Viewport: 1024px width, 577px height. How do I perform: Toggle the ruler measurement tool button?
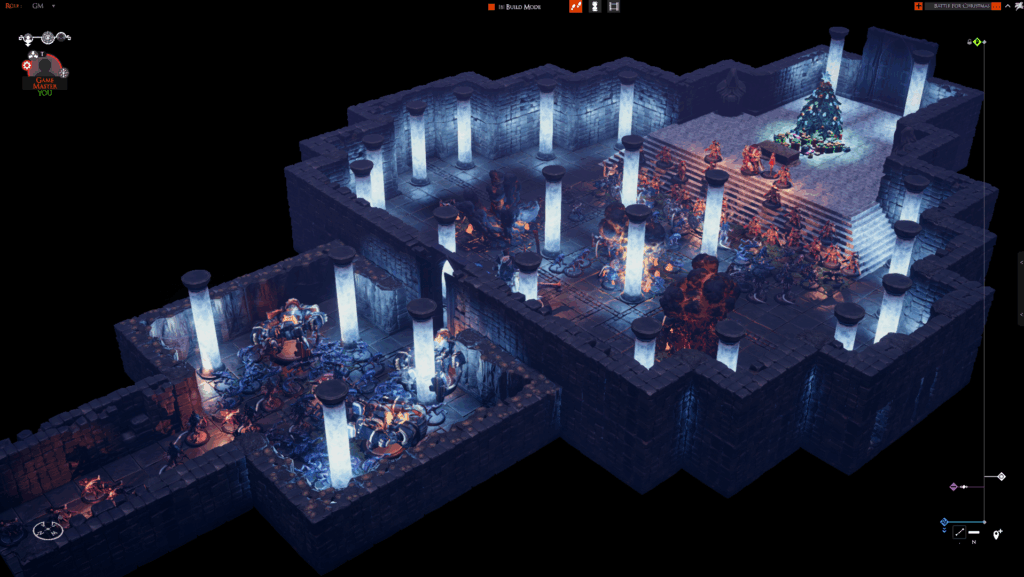(x=960, y=532)
